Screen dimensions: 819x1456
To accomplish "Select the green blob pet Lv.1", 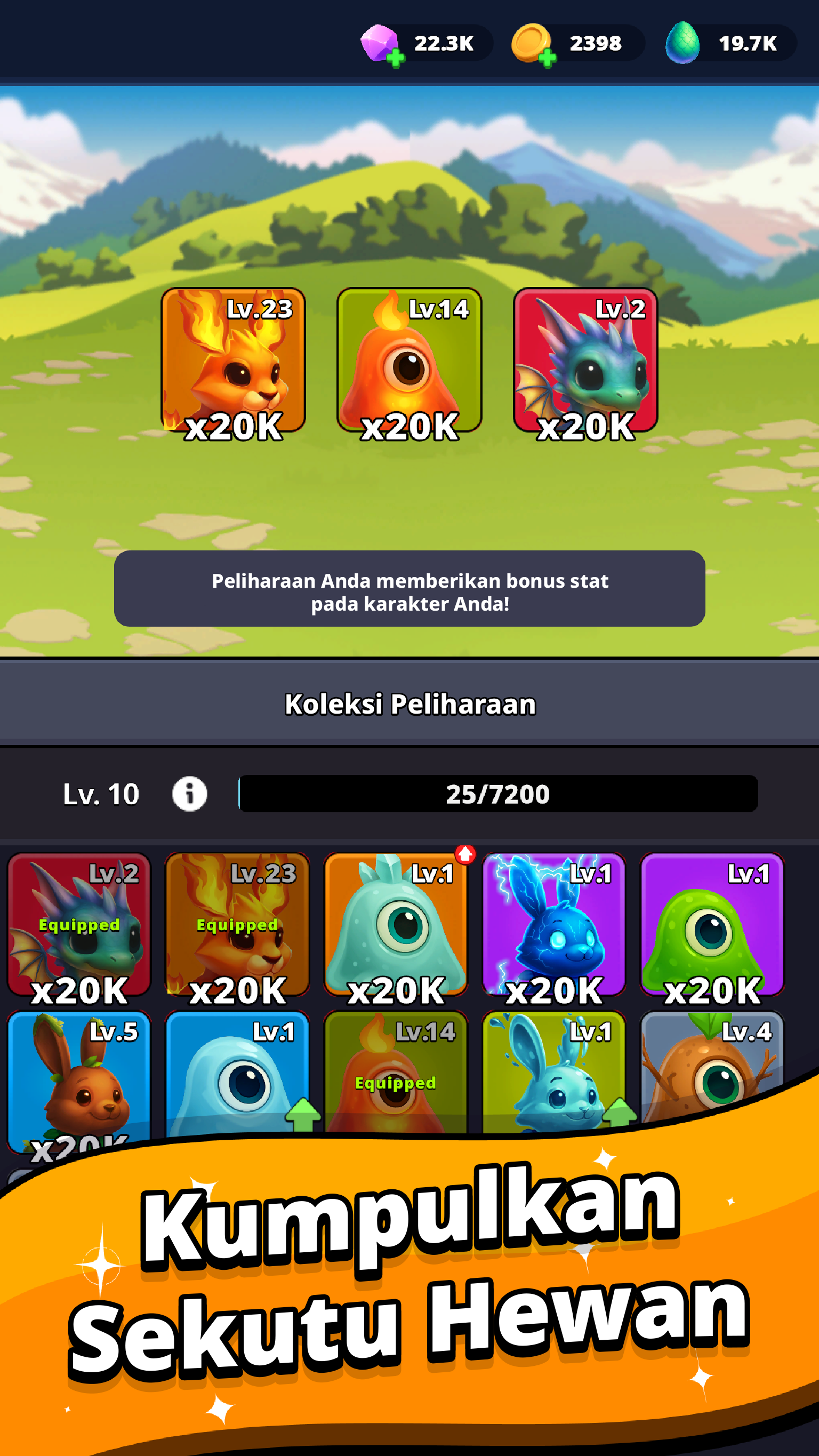I will pos(713,927).
